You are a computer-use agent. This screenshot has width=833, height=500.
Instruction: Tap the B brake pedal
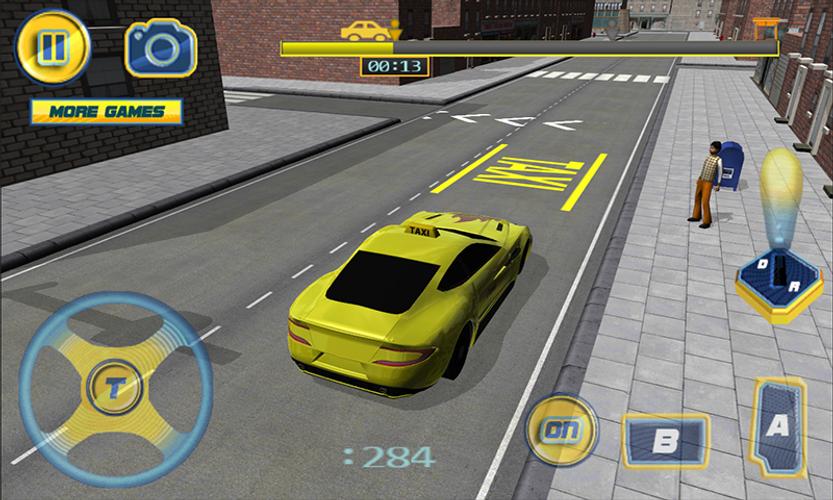[664, 439]
